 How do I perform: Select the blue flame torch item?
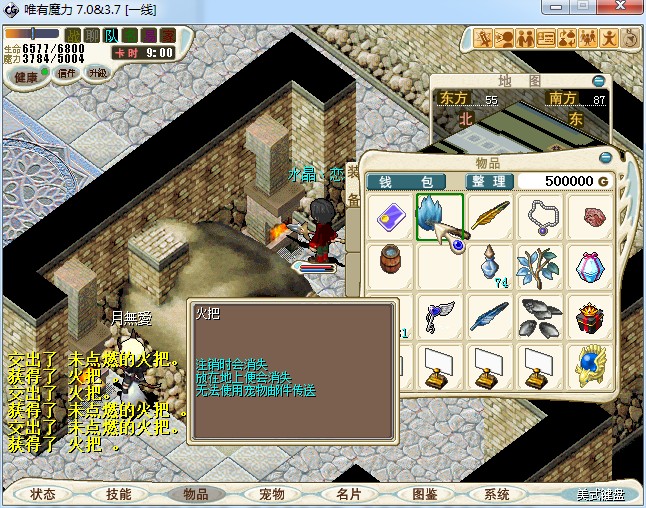point(439,216)
